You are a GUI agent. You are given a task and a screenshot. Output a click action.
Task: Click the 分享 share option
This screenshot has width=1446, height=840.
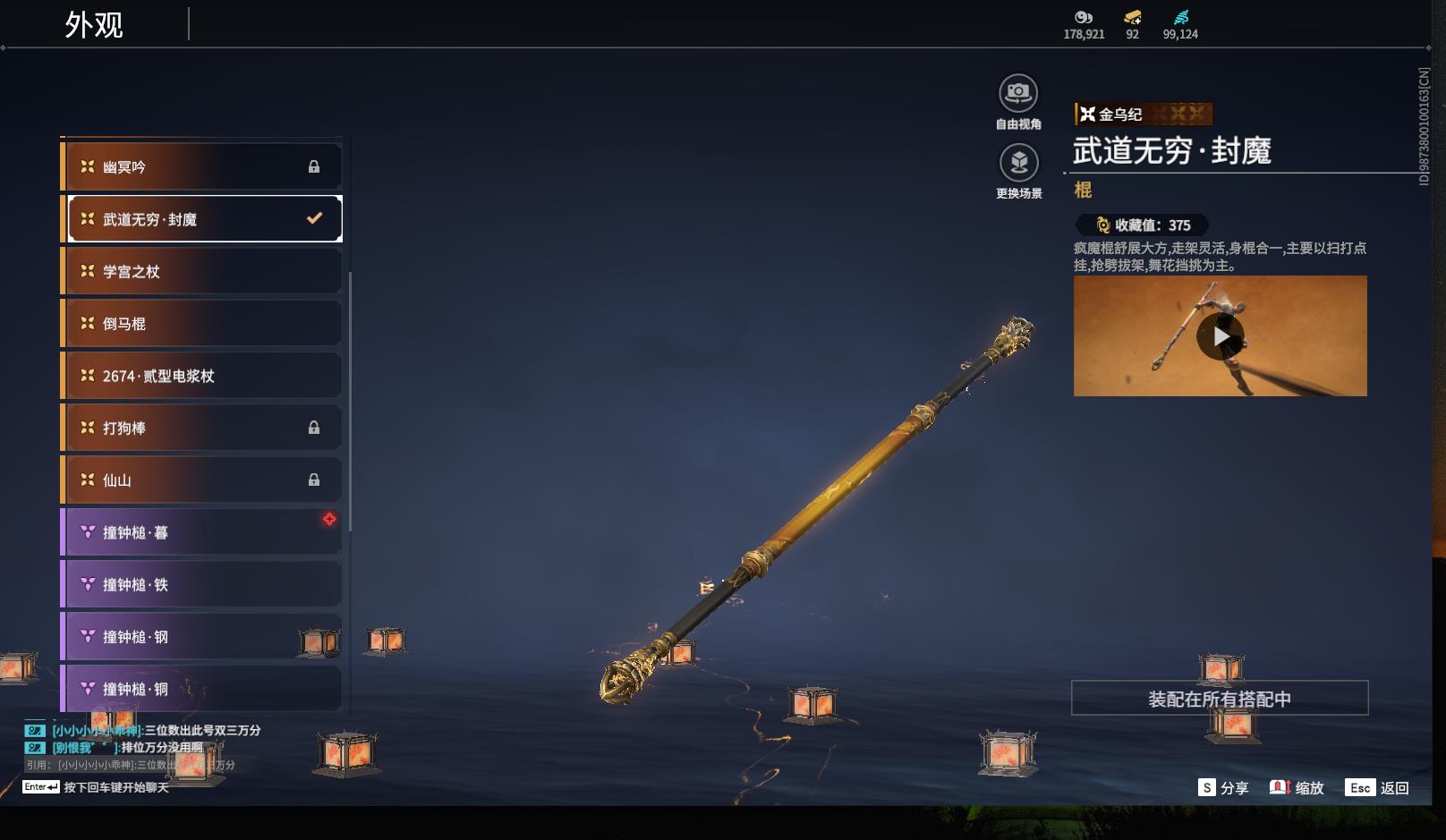point(1223,787)
